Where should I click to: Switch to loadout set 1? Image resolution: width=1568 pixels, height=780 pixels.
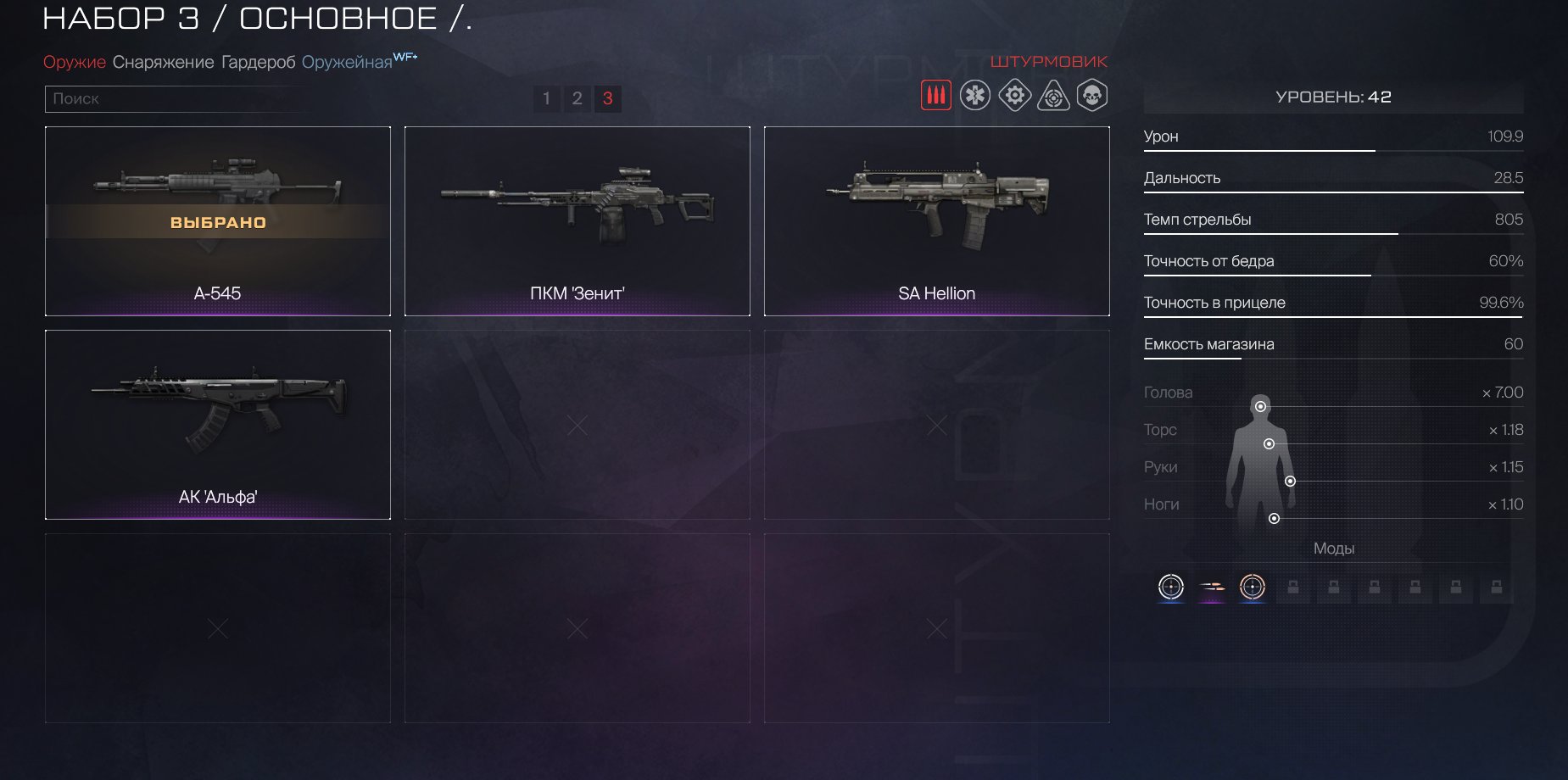(547, 99)
